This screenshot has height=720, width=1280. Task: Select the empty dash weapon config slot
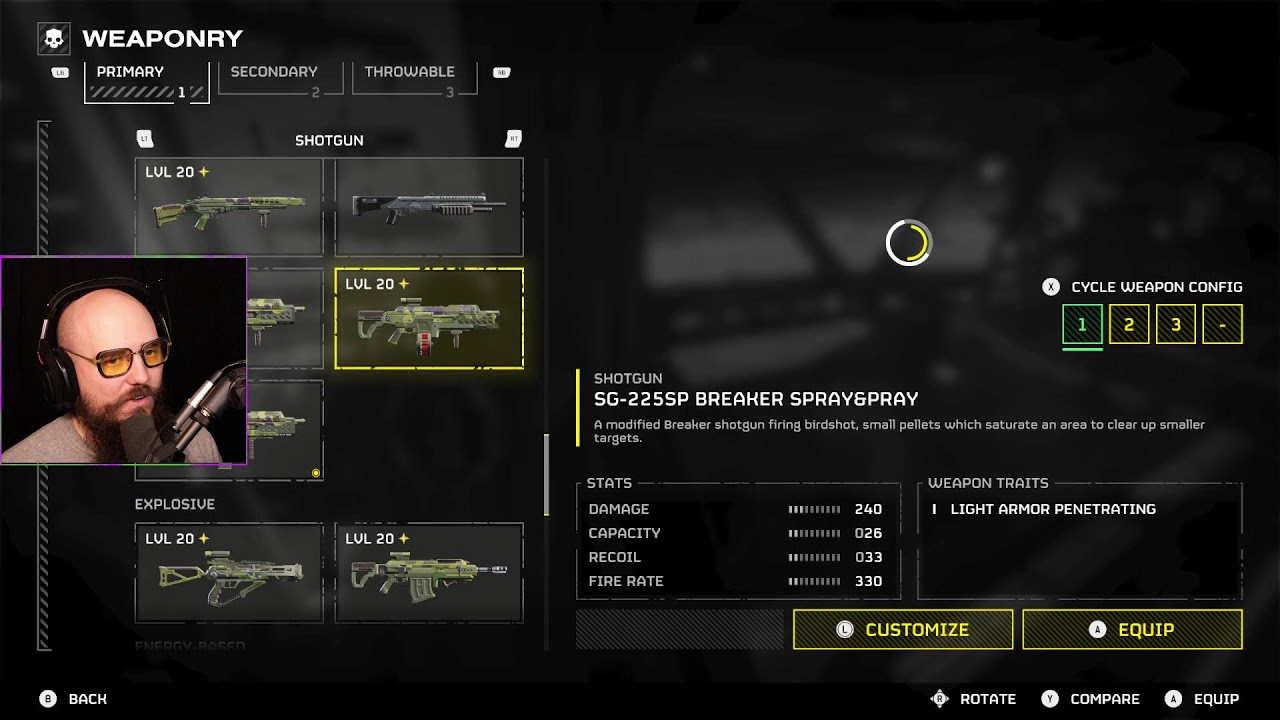tap(1222, 325)
